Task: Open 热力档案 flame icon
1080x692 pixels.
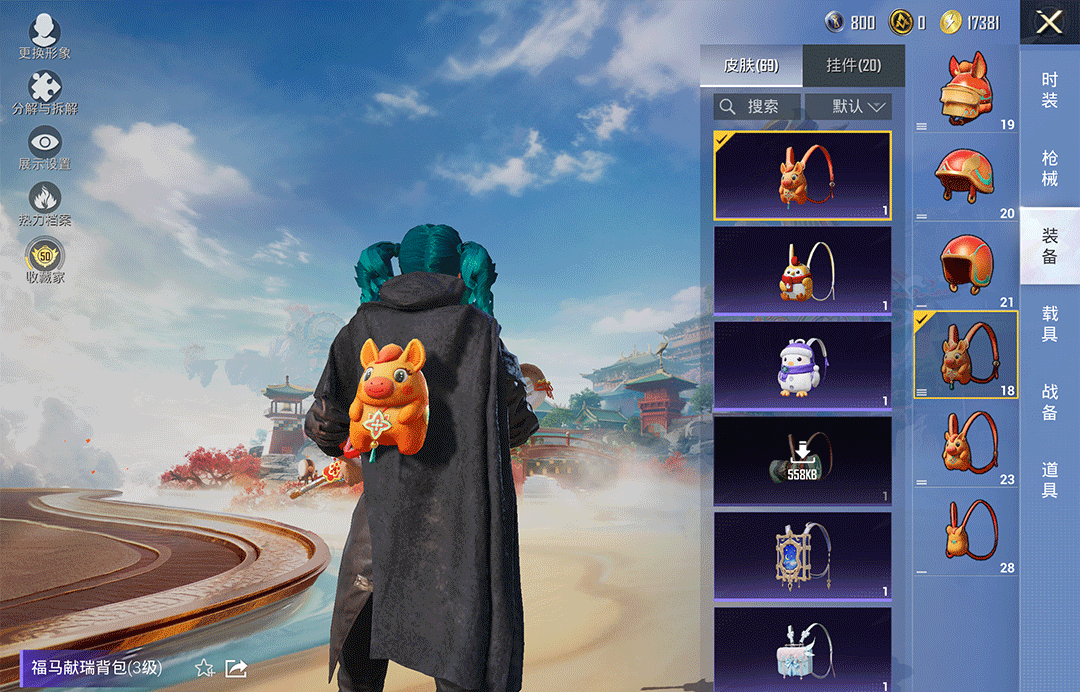Action: (x=45, y=204)
